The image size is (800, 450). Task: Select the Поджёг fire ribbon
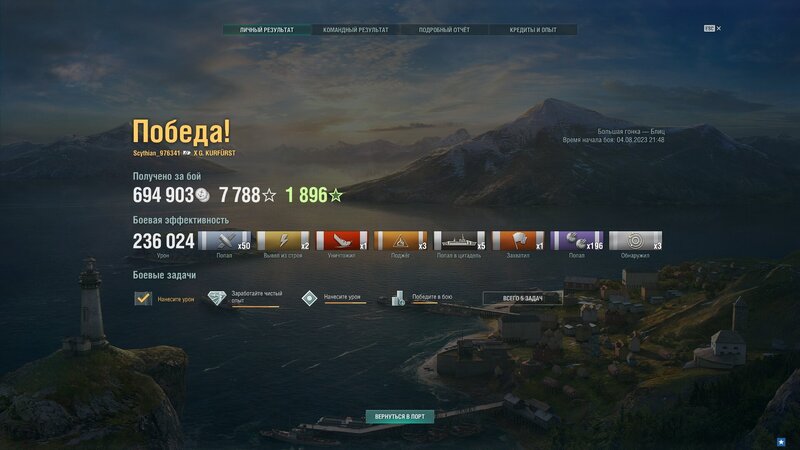401,241
